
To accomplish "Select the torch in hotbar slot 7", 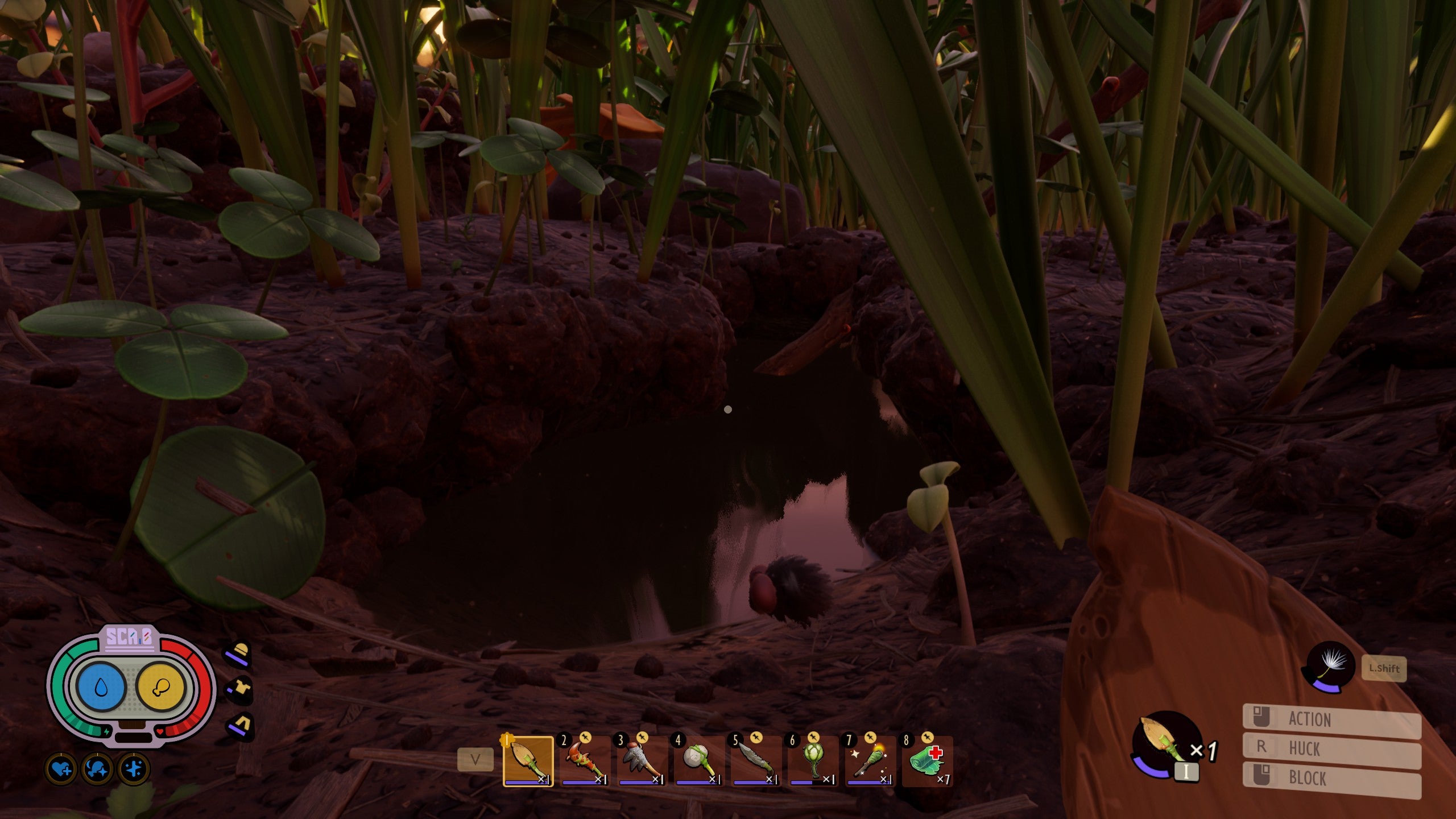I will coord(864,760).
